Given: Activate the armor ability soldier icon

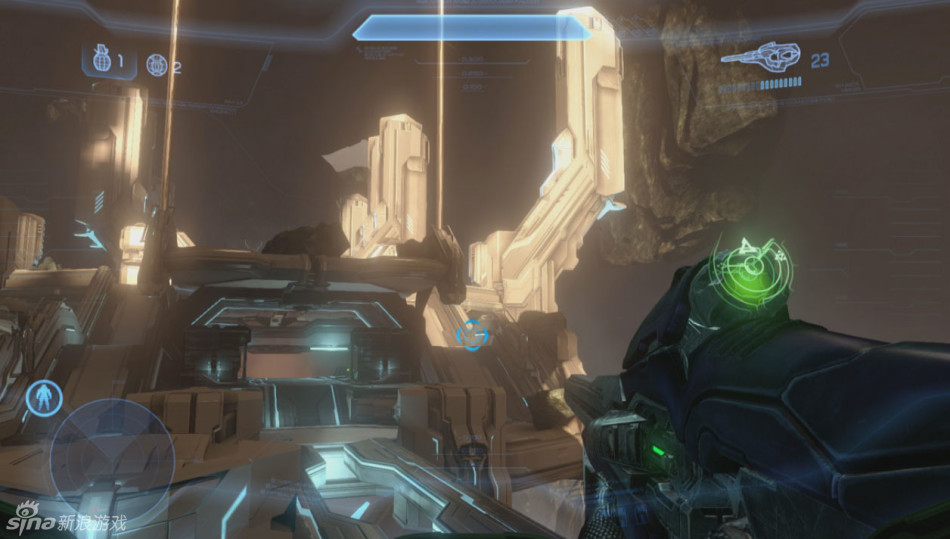Looking at the screenshot, I should click(x=42, y=398).
